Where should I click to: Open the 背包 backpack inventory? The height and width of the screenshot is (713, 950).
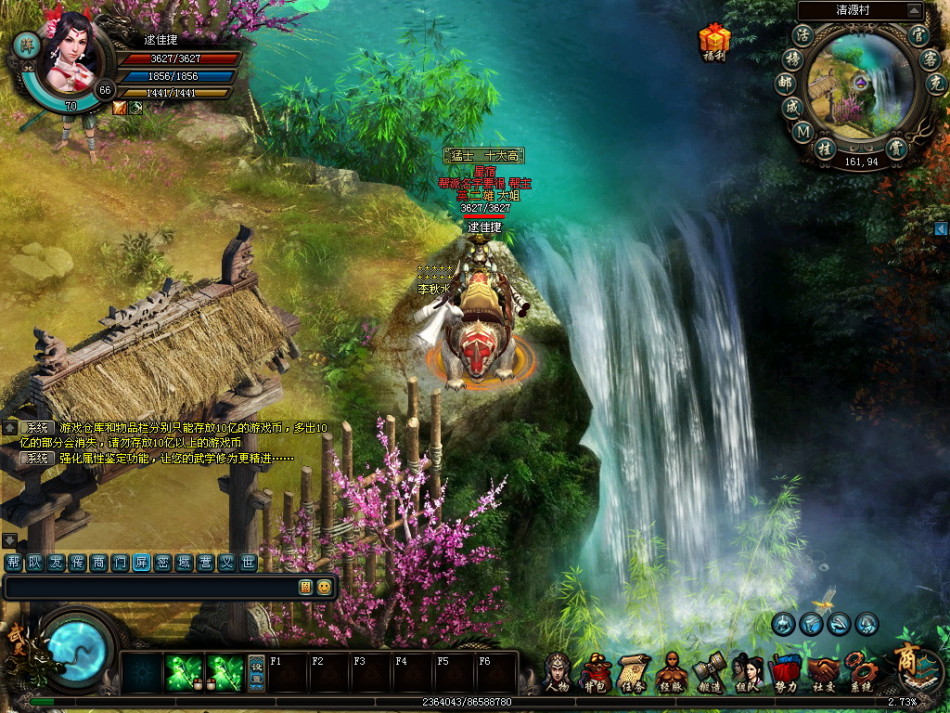point(597,673)
